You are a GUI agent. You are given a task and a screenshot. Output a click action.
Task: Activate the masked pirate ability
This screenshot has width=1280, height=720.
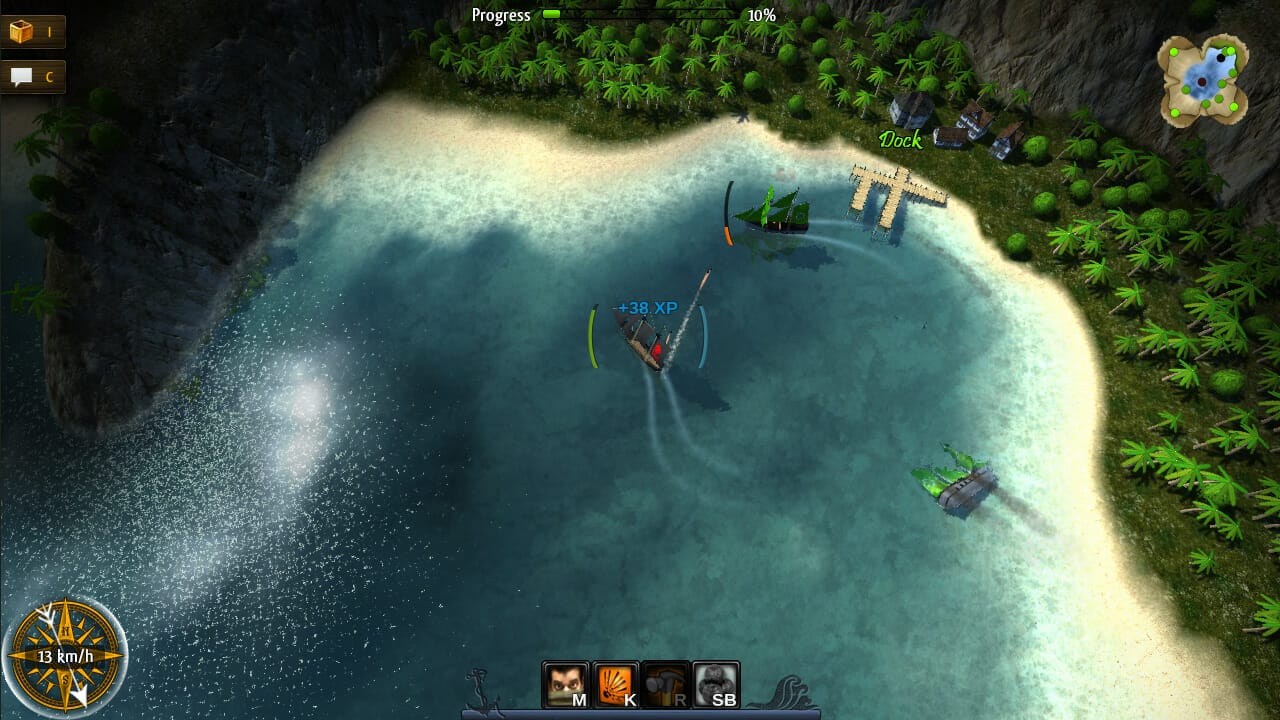pos(565,685)
